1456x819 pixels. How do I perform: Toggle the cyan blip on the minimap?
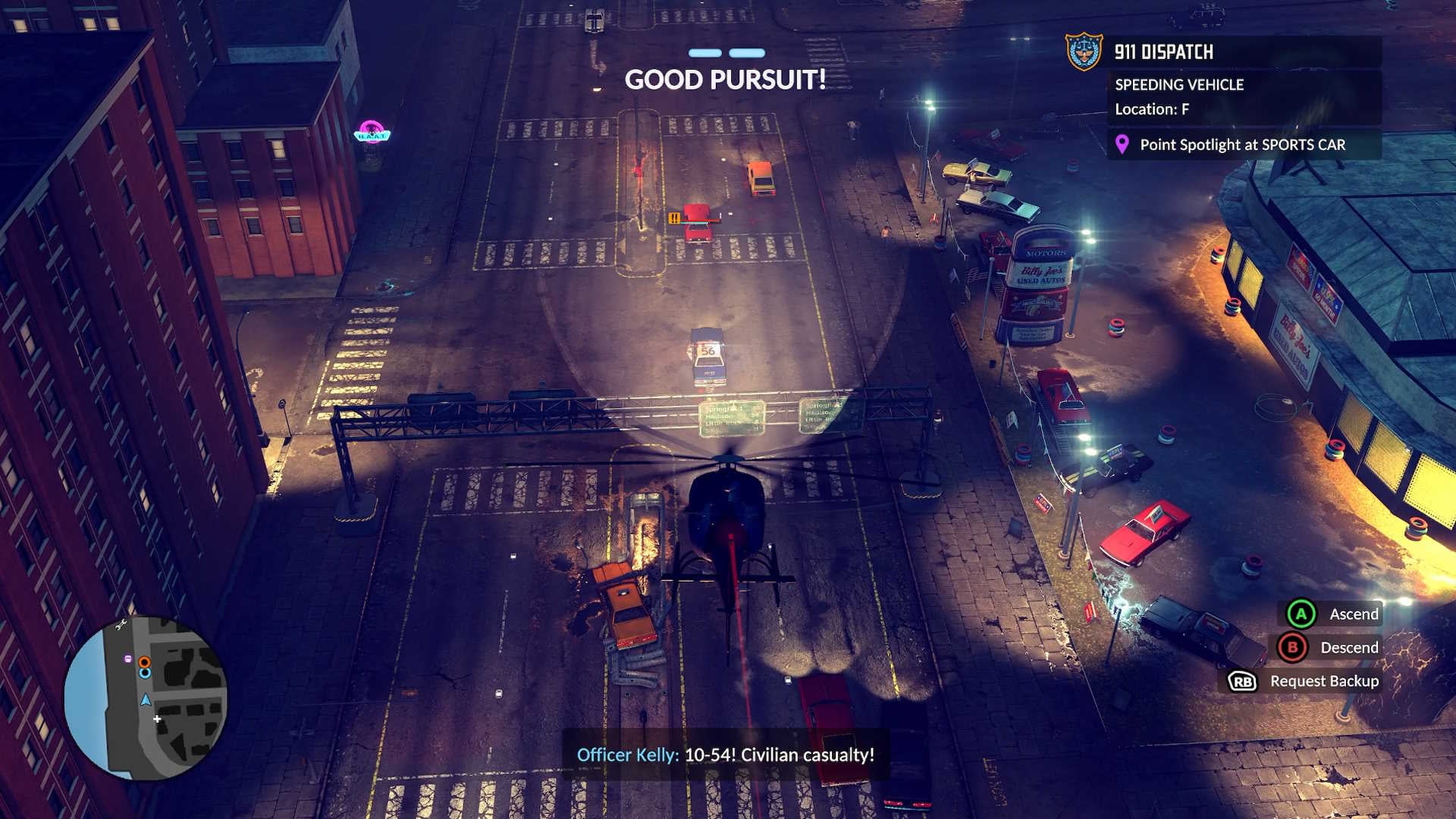pos(144,673)
